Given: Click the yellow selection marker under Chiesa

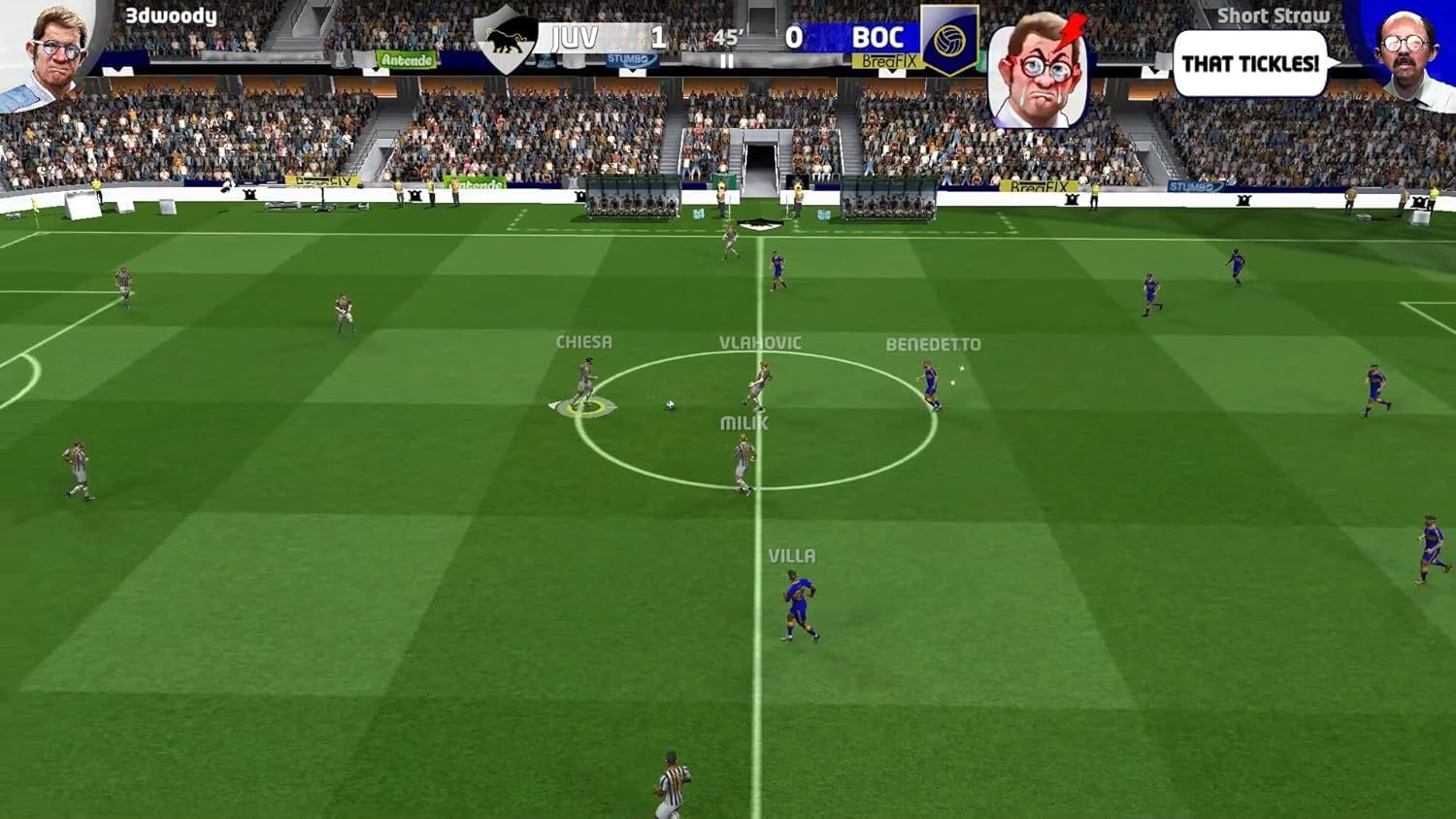Looking at the screenshot, I should [583, 409].
